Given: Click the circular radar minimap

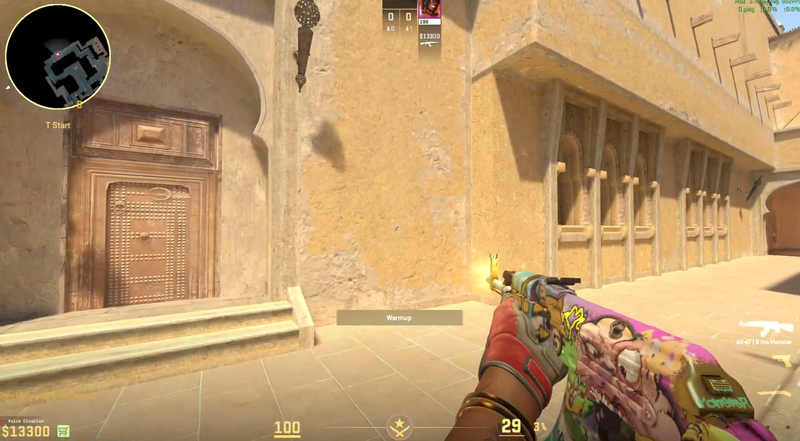Looking at the screenshot, I should (57, 55).
